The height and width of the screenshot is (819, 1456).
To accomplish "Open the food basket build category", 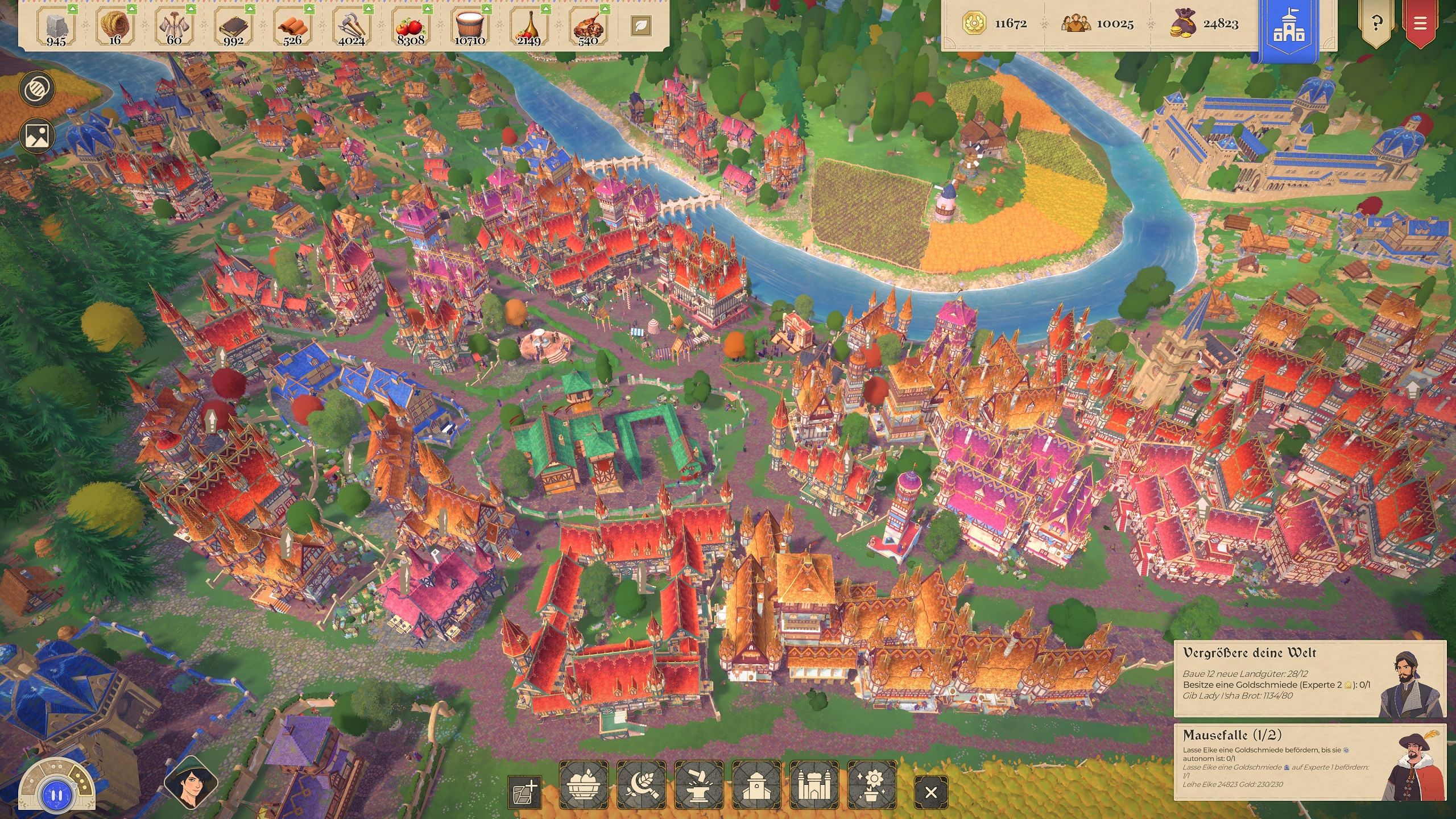I will click(584, 785).
